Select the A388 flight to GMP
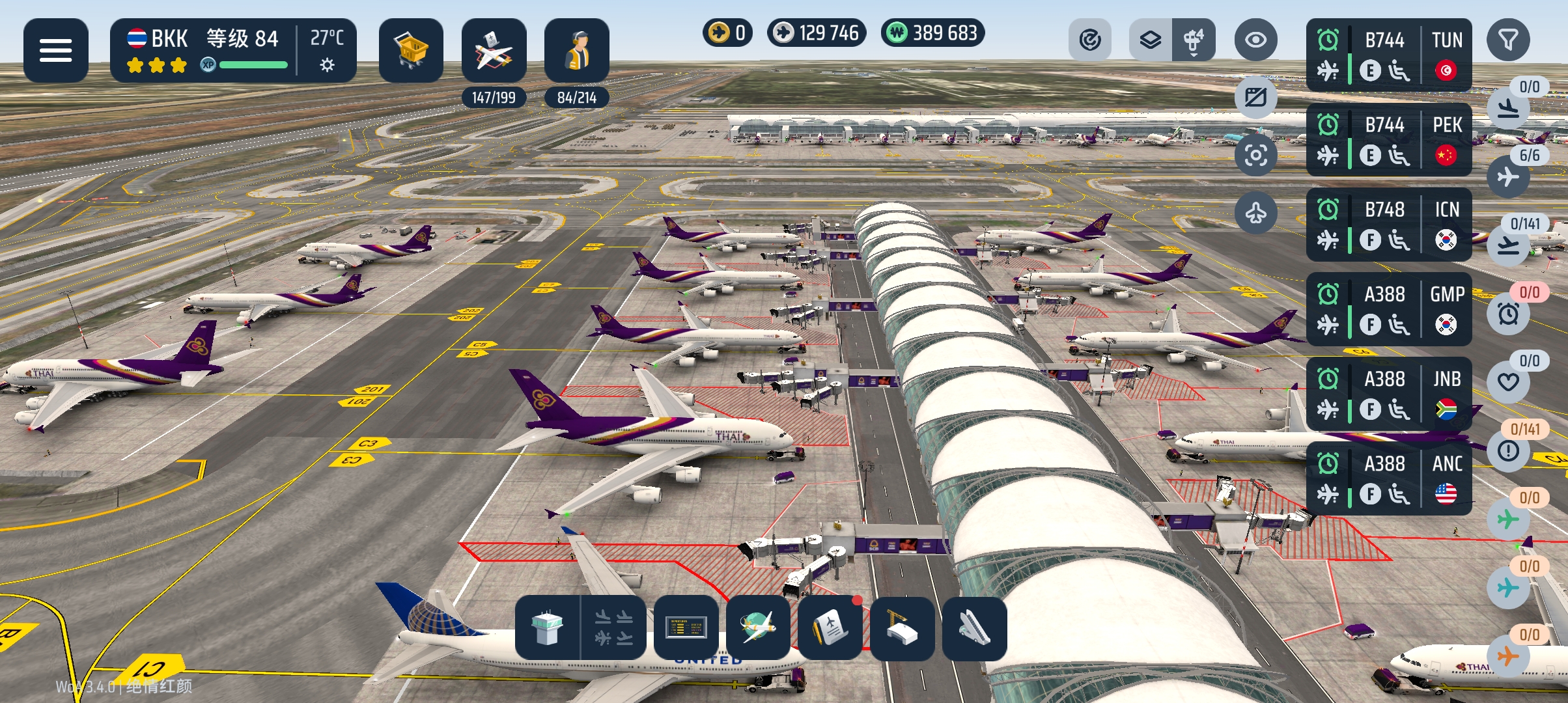This screenshot has height=703, width=1568. [x=1388, y=309]
